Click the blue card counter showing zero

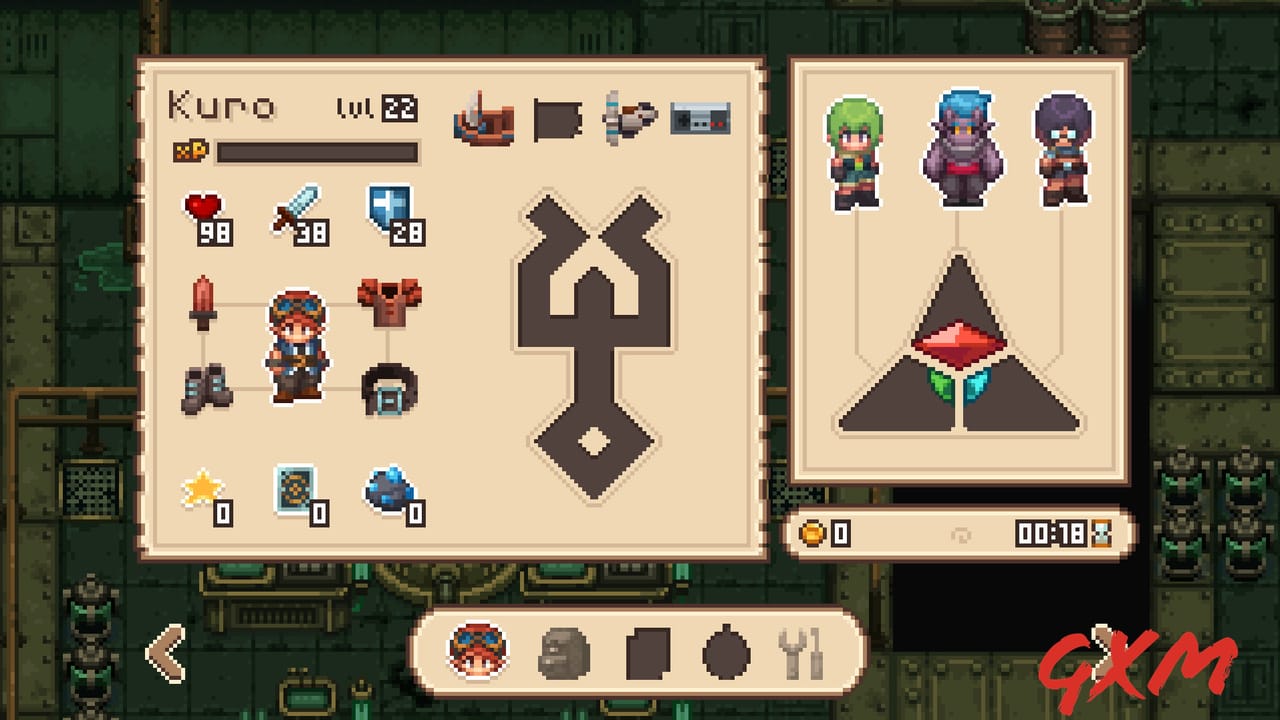coord(297,492)
